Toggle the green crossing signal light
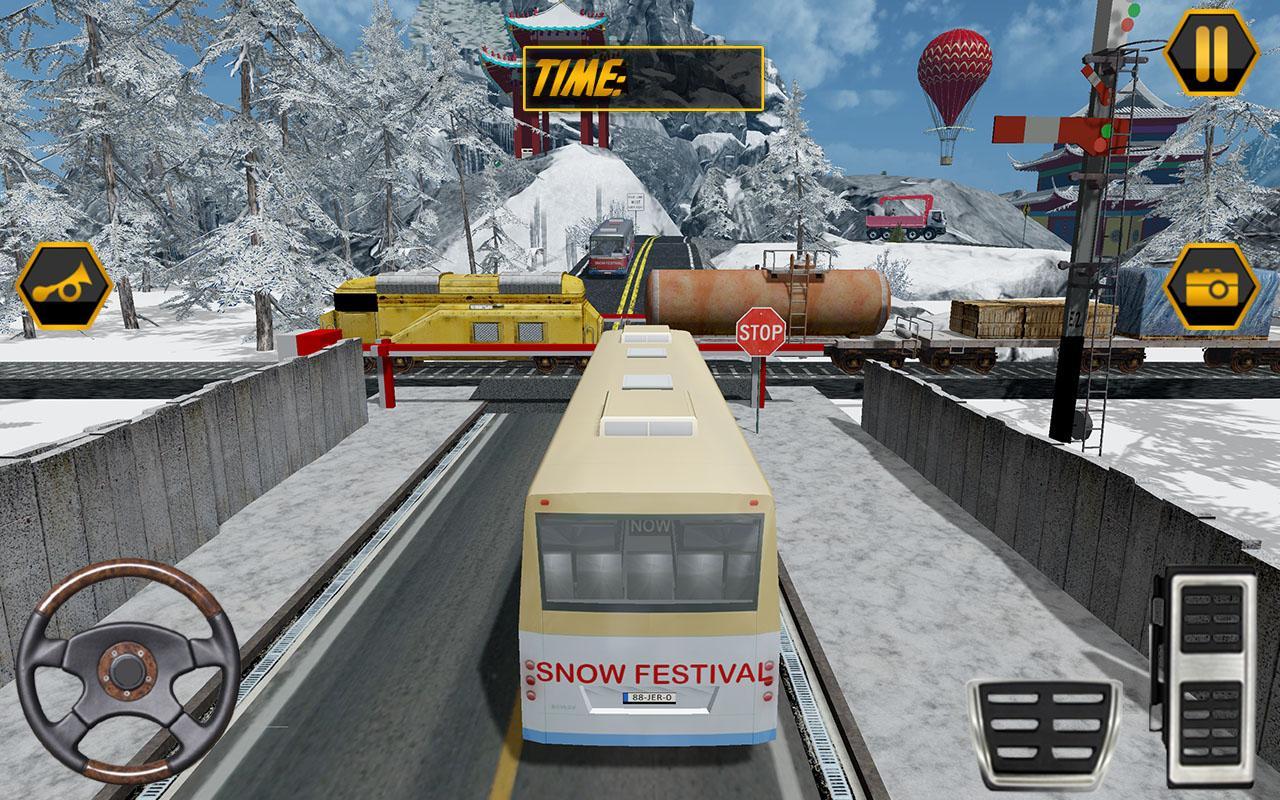This screenshot has width=1280, height=800. click(x=1106, y=130)
